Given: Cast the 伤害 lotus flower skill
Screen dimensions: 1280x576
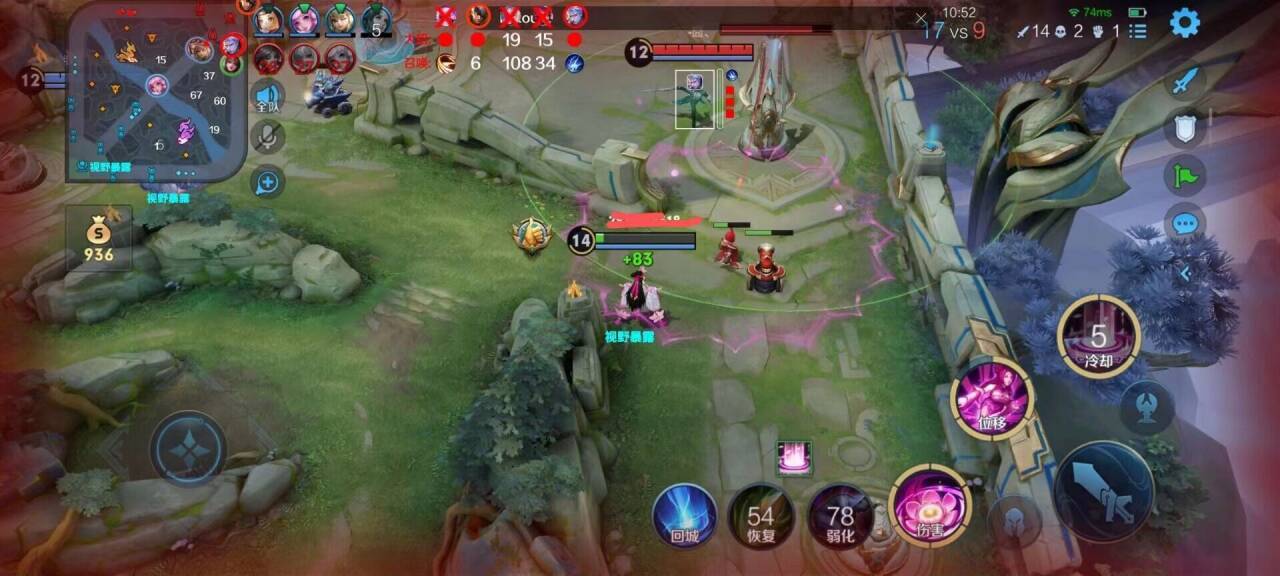Looking at the screenshot, I should pyautogui.click(x=929, y=505).
